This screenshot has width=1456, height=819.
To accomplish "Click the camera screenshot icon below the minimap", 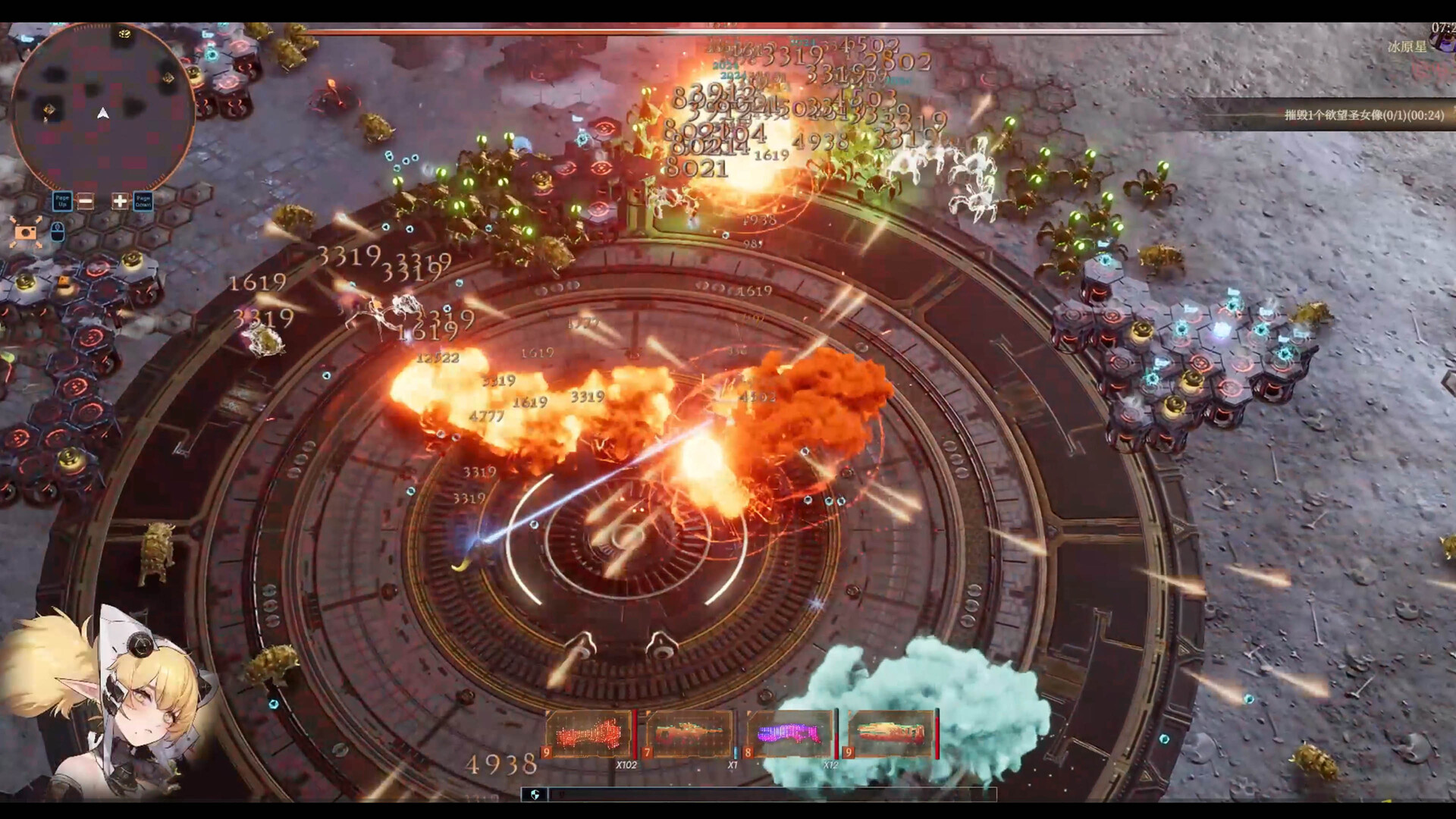I will coord(26,233).
